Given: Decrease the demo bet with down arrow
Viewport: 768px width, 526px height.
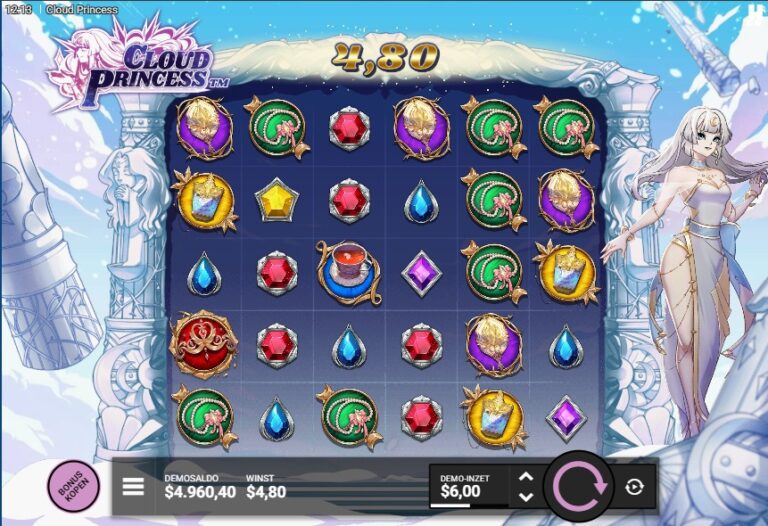Looking at the screenshot, I should 526,497.
